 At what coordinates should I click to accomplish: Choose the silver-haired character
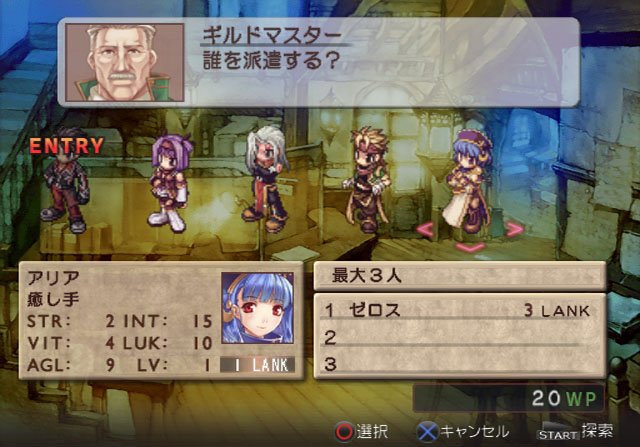click(266, 177)
